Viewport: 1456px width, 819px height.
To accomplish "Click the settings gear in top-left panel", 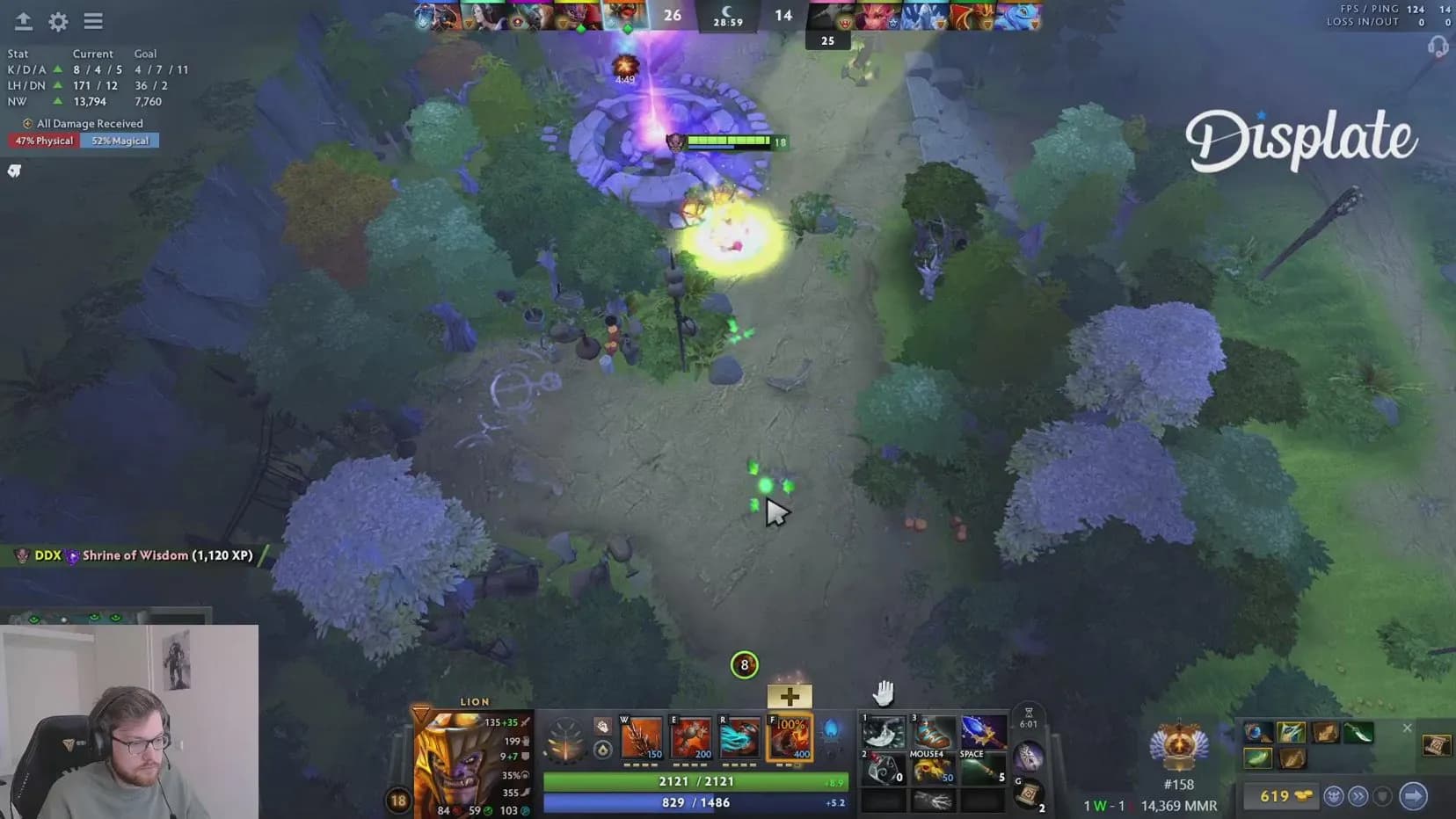I will pos(57,22).
